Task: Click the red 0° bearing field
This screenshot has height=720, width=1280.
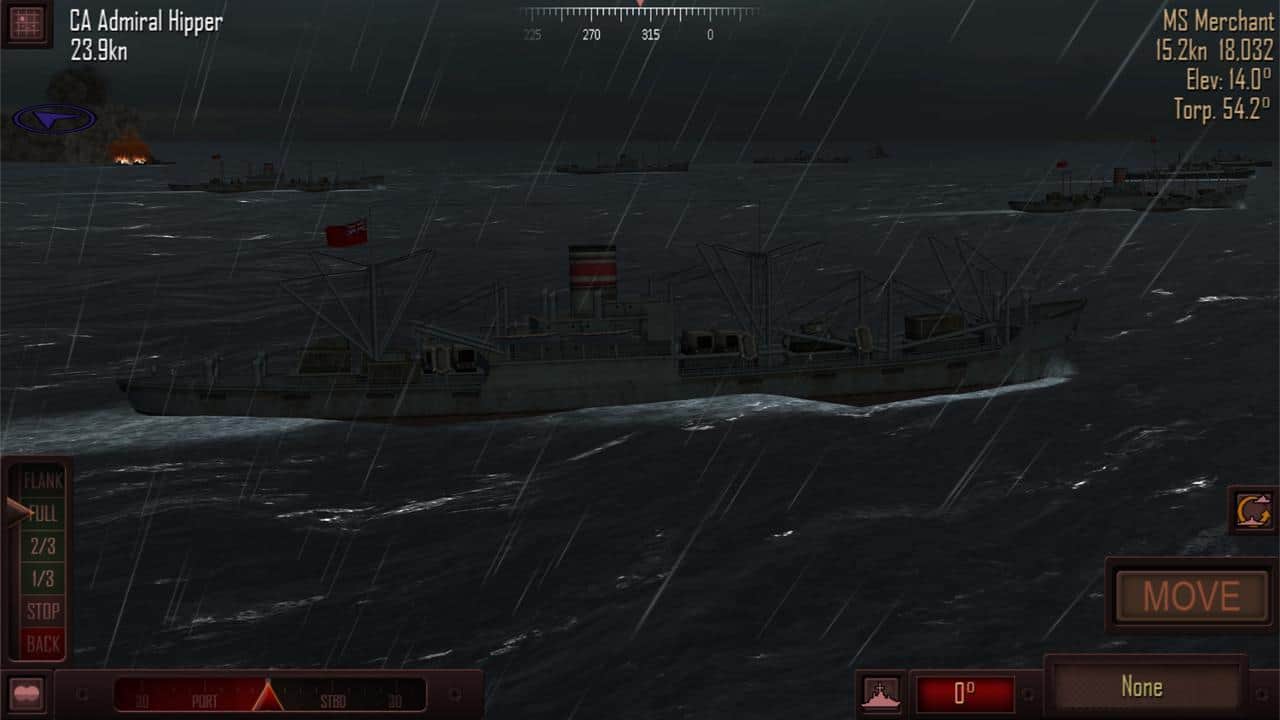Action: pyautogui.click(x=965, y=694)
